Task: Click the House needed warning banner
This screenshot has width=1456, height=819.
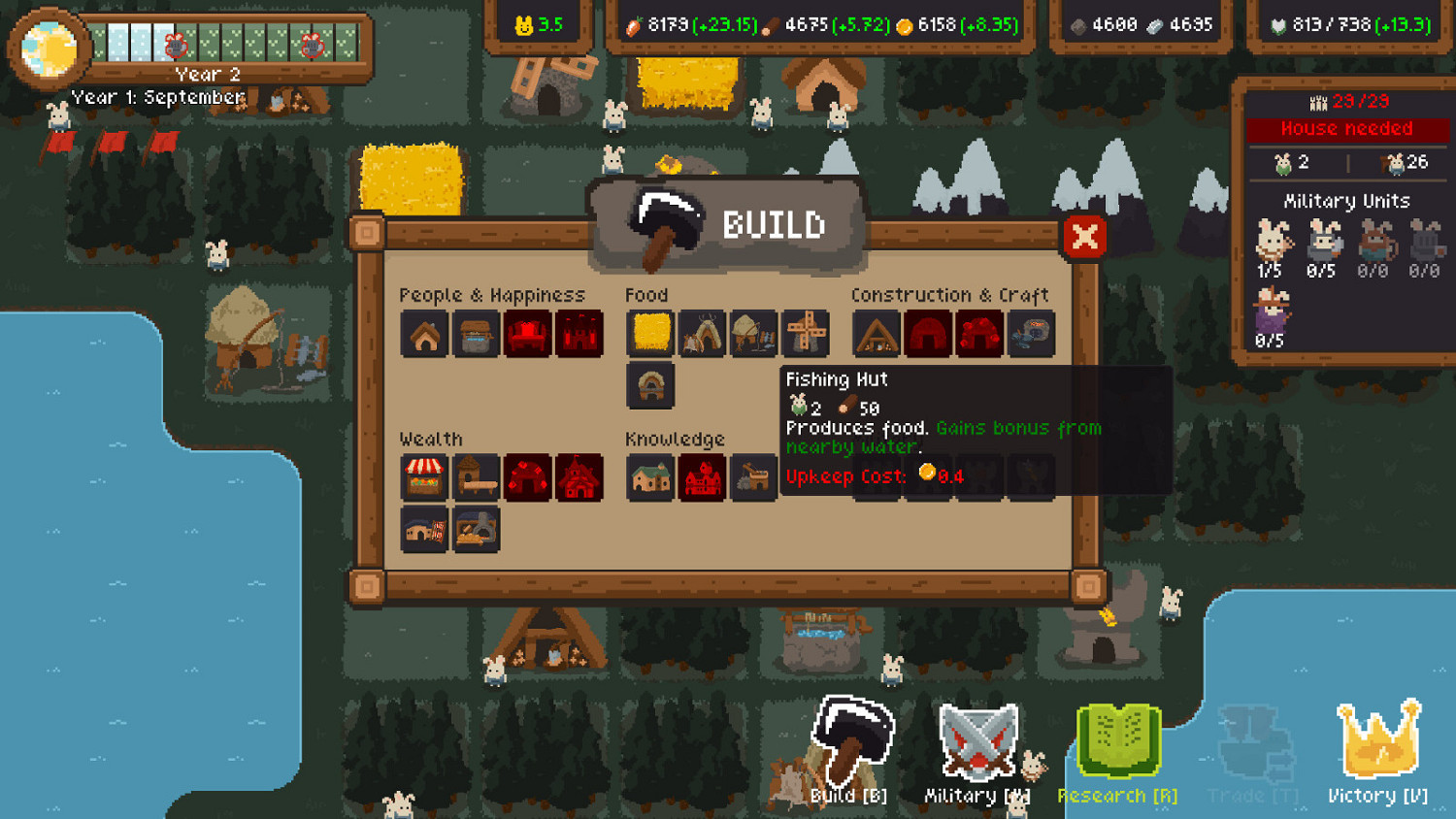Action: [x=1347, y=128]
